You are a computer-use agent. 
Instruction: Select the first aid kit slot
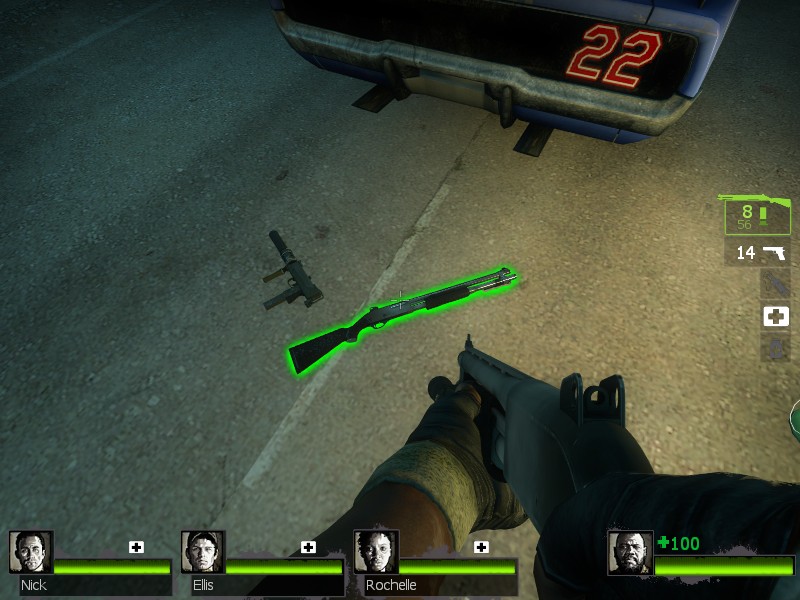[x=775, y=316]
